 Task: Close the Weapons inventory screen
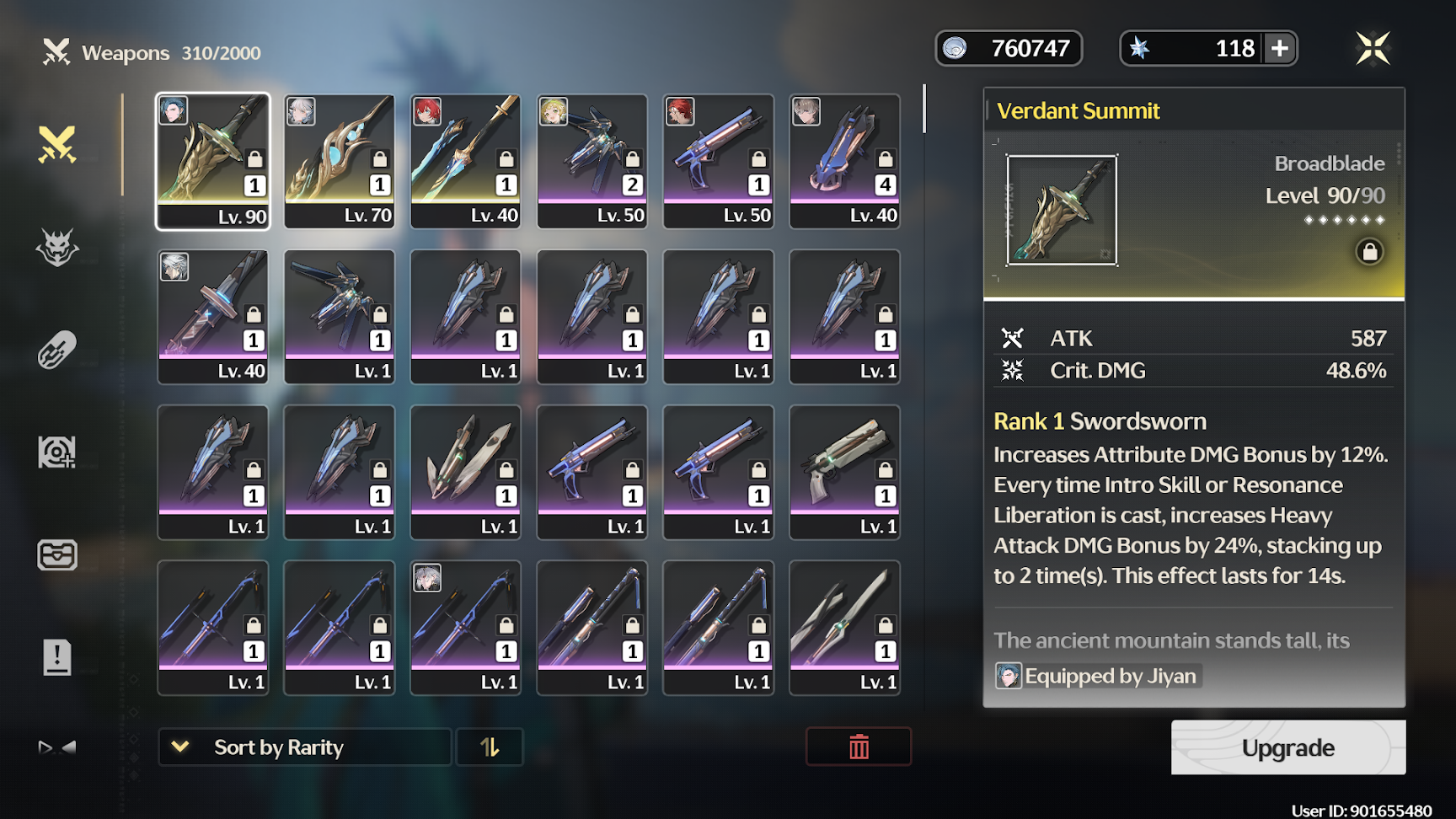click(x=1373, y=48)
